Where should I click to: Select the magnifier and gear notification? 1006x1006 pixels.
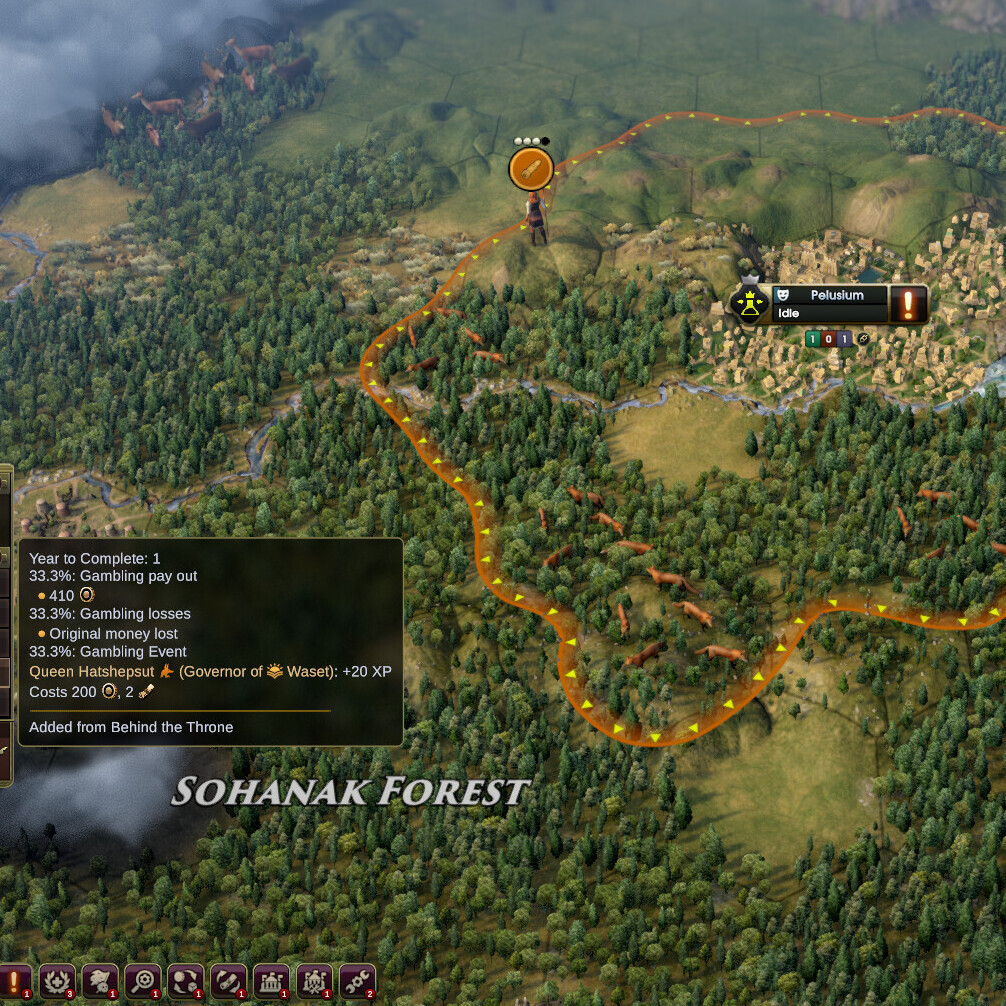143,982
